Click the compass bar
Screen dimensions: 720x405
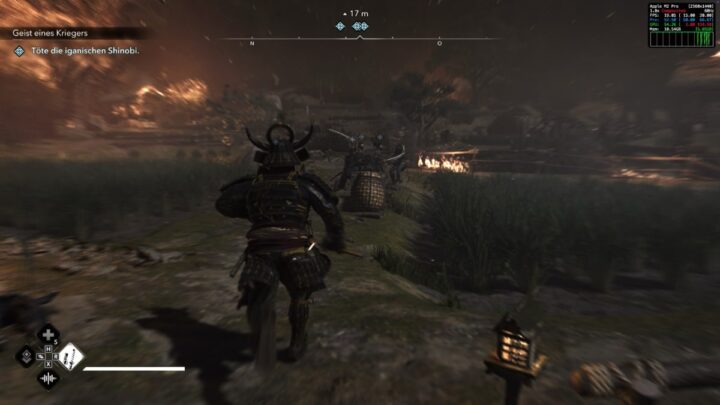coord(359,40)
